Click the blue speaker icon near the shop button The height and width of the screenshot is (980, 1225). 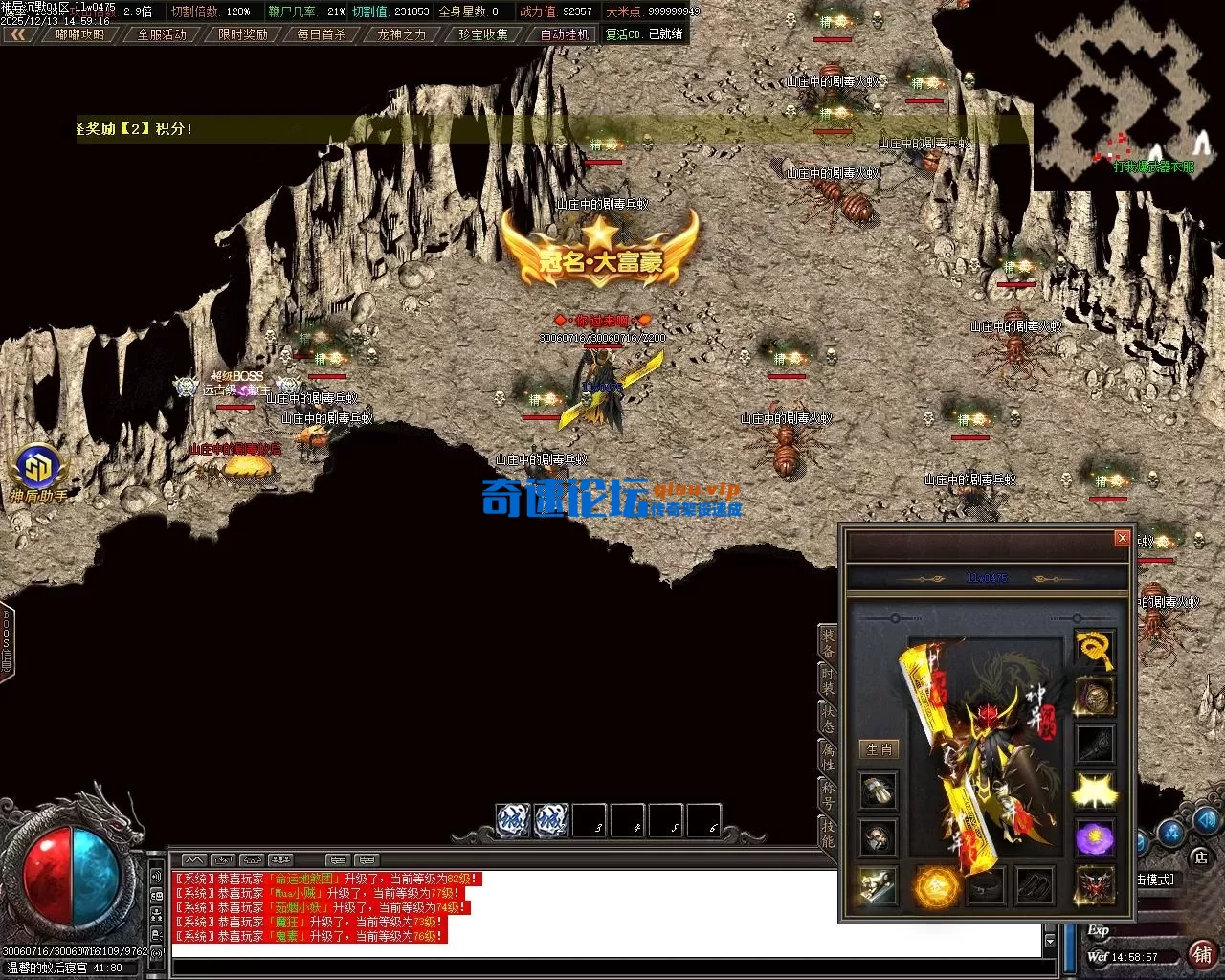1208,820
